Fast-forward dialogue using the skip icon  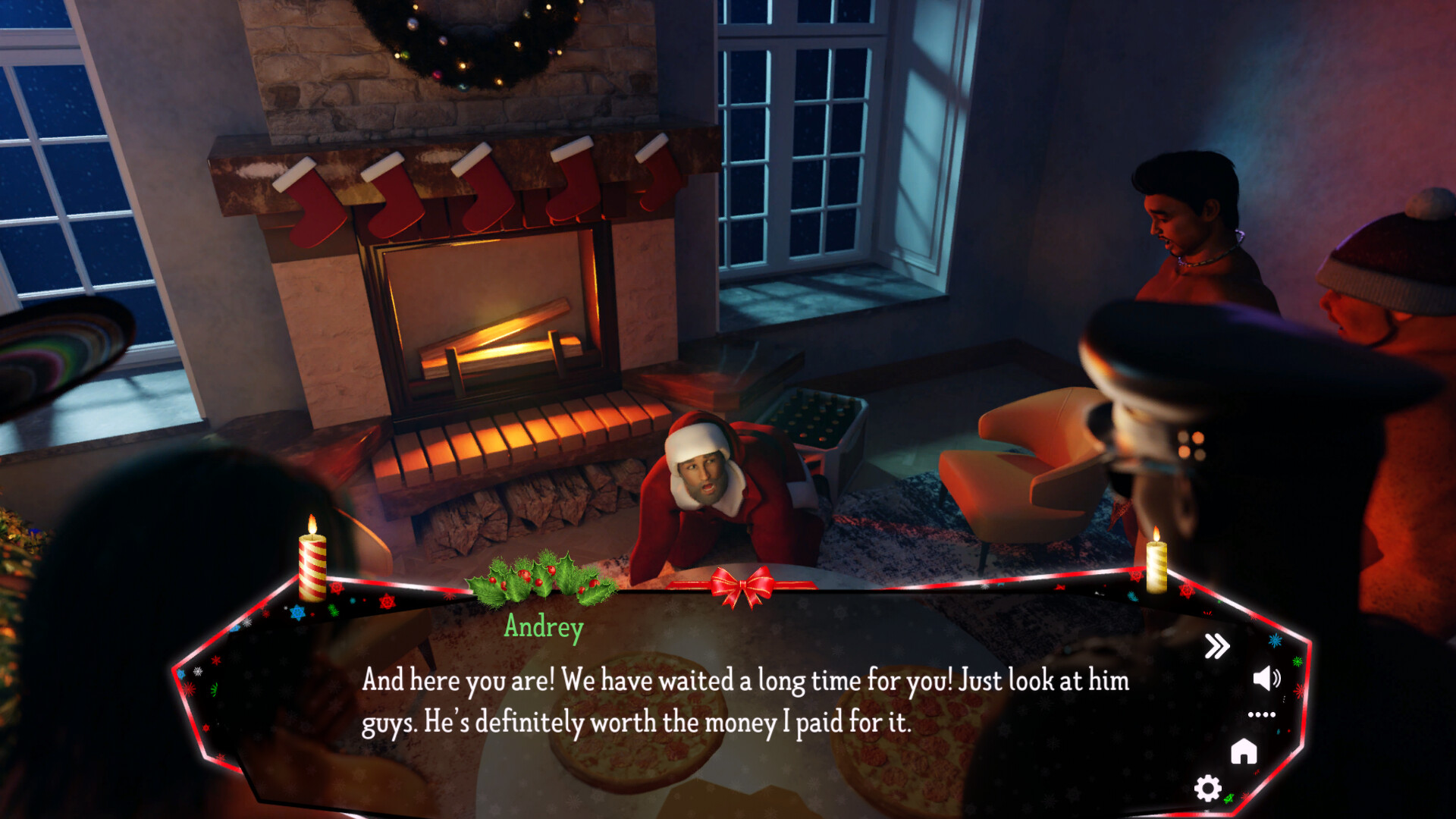pos(1219,645)
